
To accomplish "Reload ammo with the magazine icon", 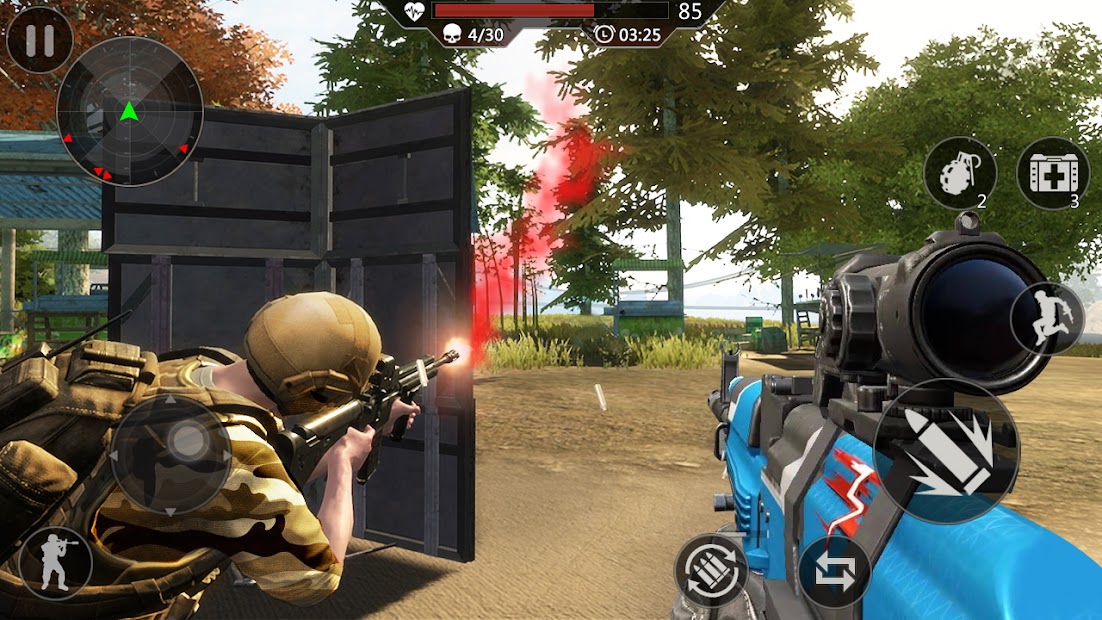I will click(711, 571).
